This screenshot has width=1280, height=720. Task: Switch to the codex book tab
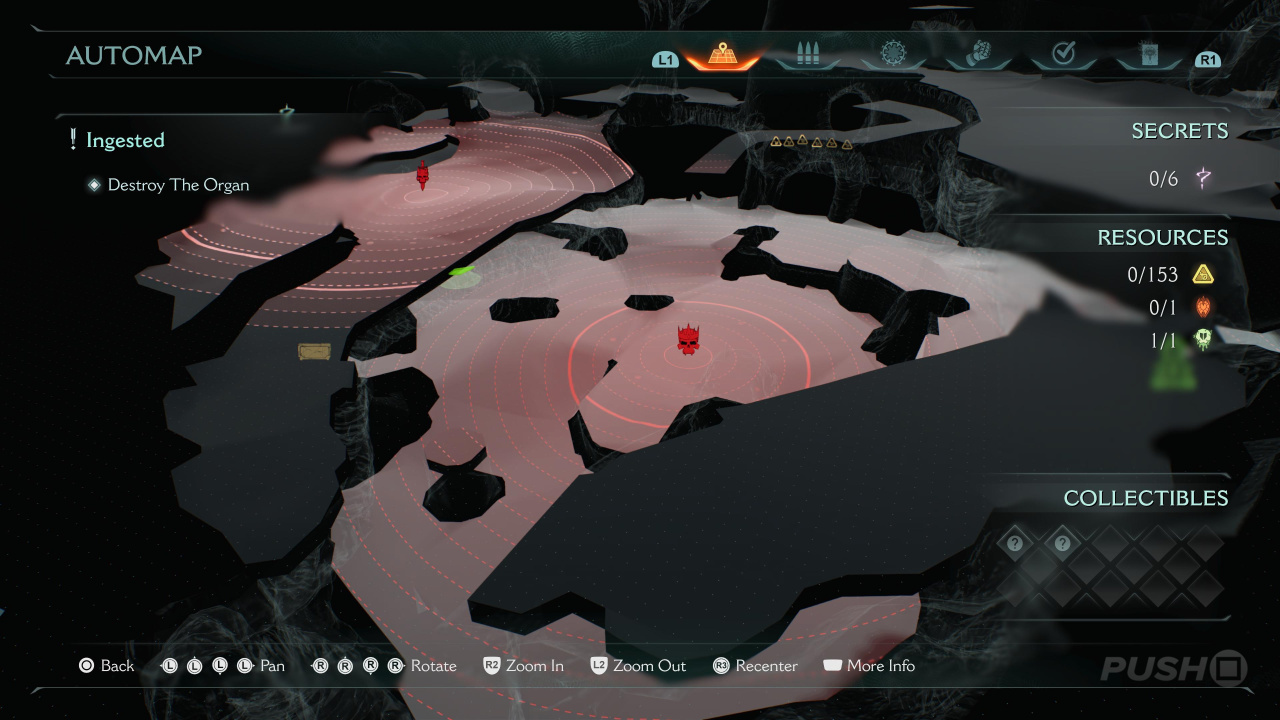click(1148, 55)
